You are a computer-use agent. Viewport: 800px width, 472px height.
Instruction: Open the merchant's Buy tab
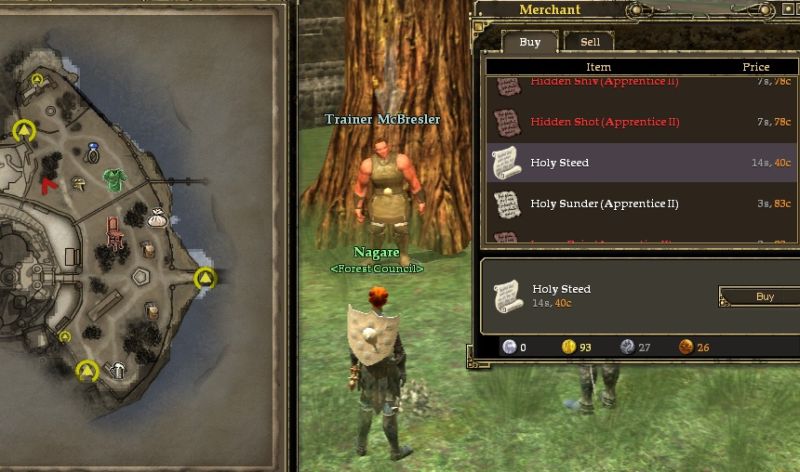tap(530, 42)
